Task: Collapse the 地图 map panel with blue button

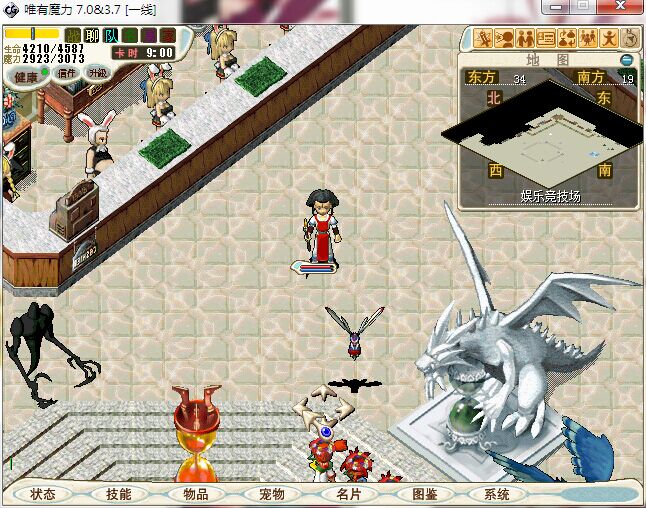Action: (627, 60)
